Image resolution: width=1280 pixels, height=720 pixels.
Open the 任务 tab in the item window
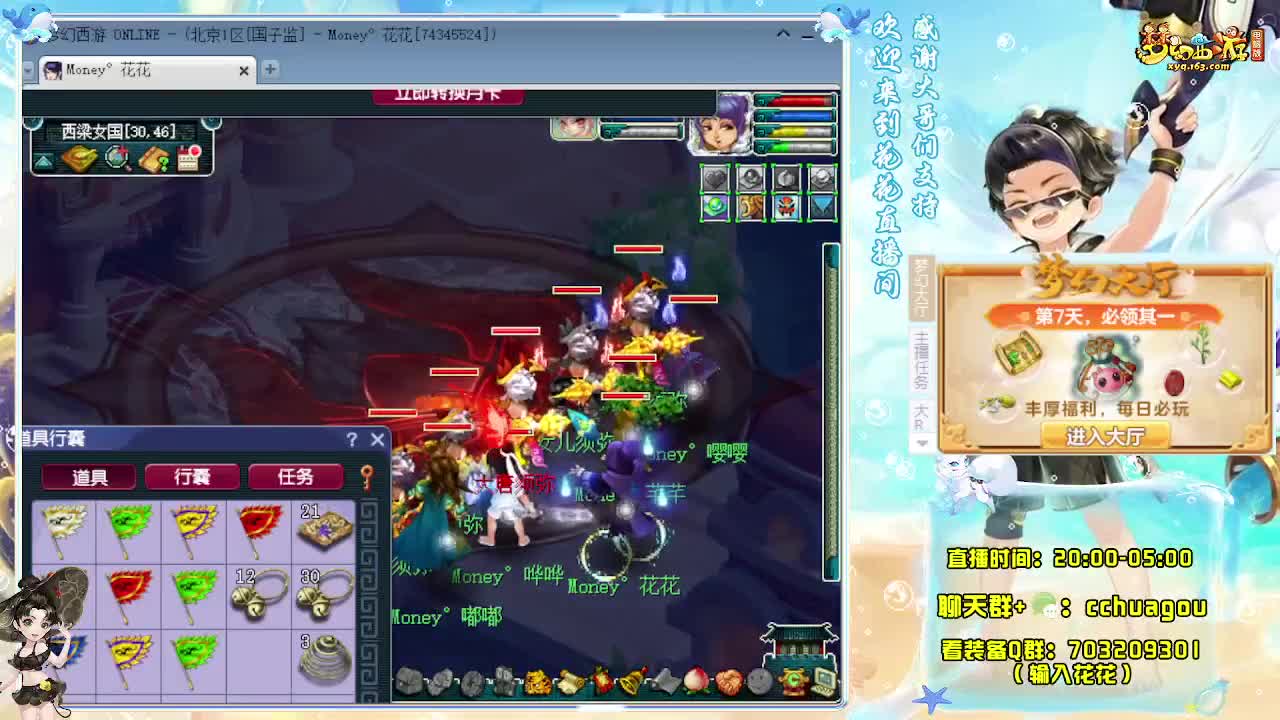pyautogui.click(x=295, y=477)
